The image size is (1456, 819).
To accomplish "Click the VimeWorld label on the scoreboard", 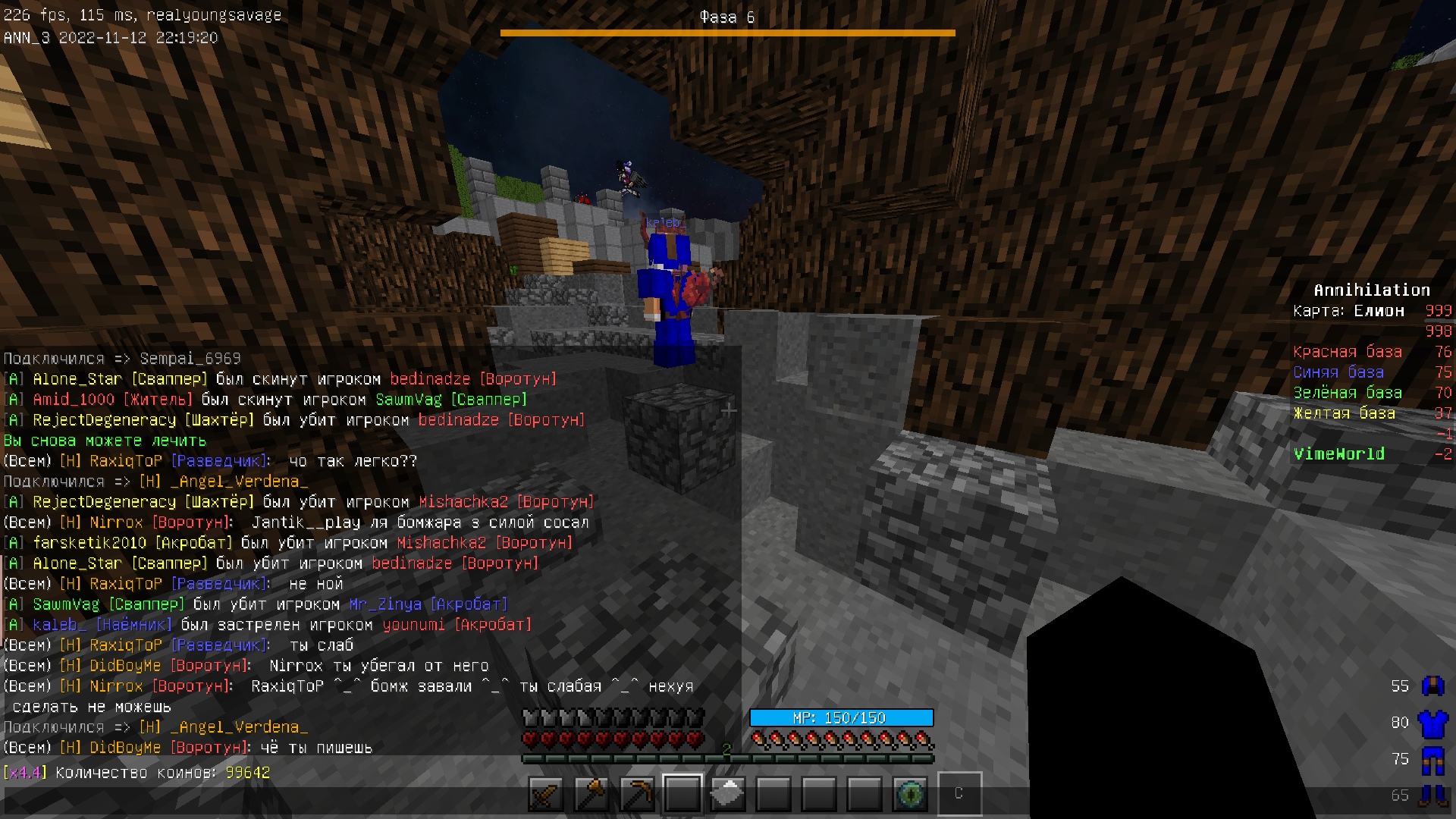I will click(1339, 454).
